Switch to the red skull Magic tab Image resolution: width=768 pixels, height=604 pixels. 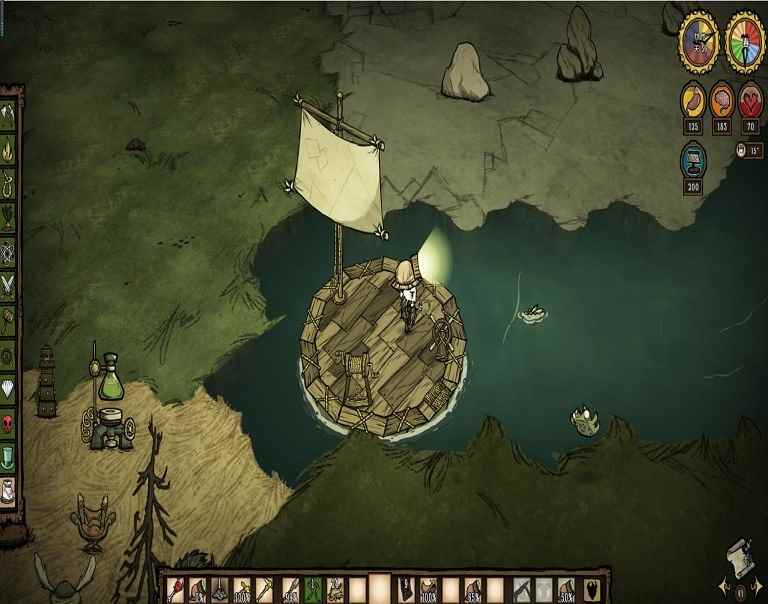10,422
